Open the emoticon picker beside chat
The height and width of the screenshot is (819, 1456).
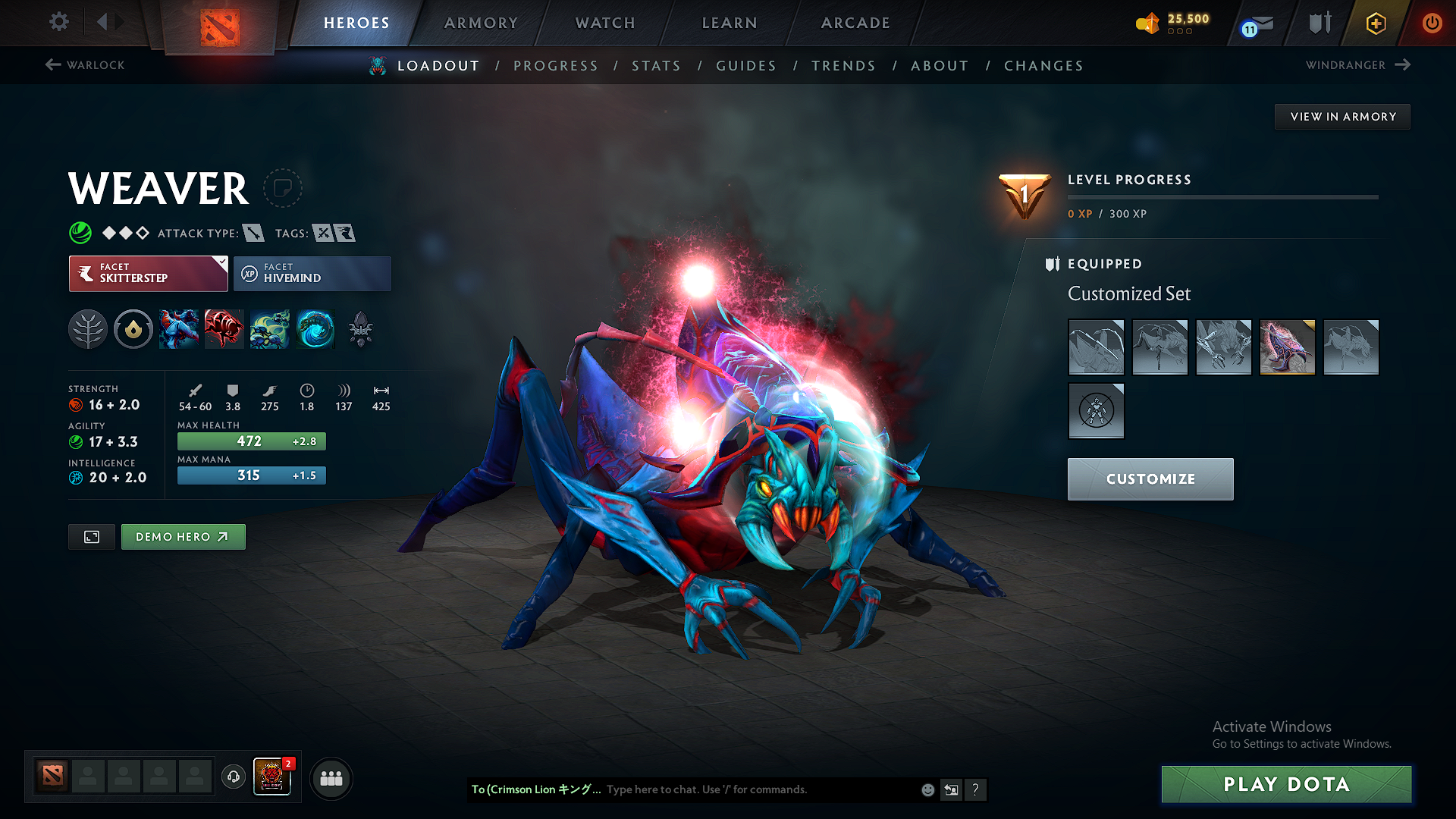(x=927, y=789)
